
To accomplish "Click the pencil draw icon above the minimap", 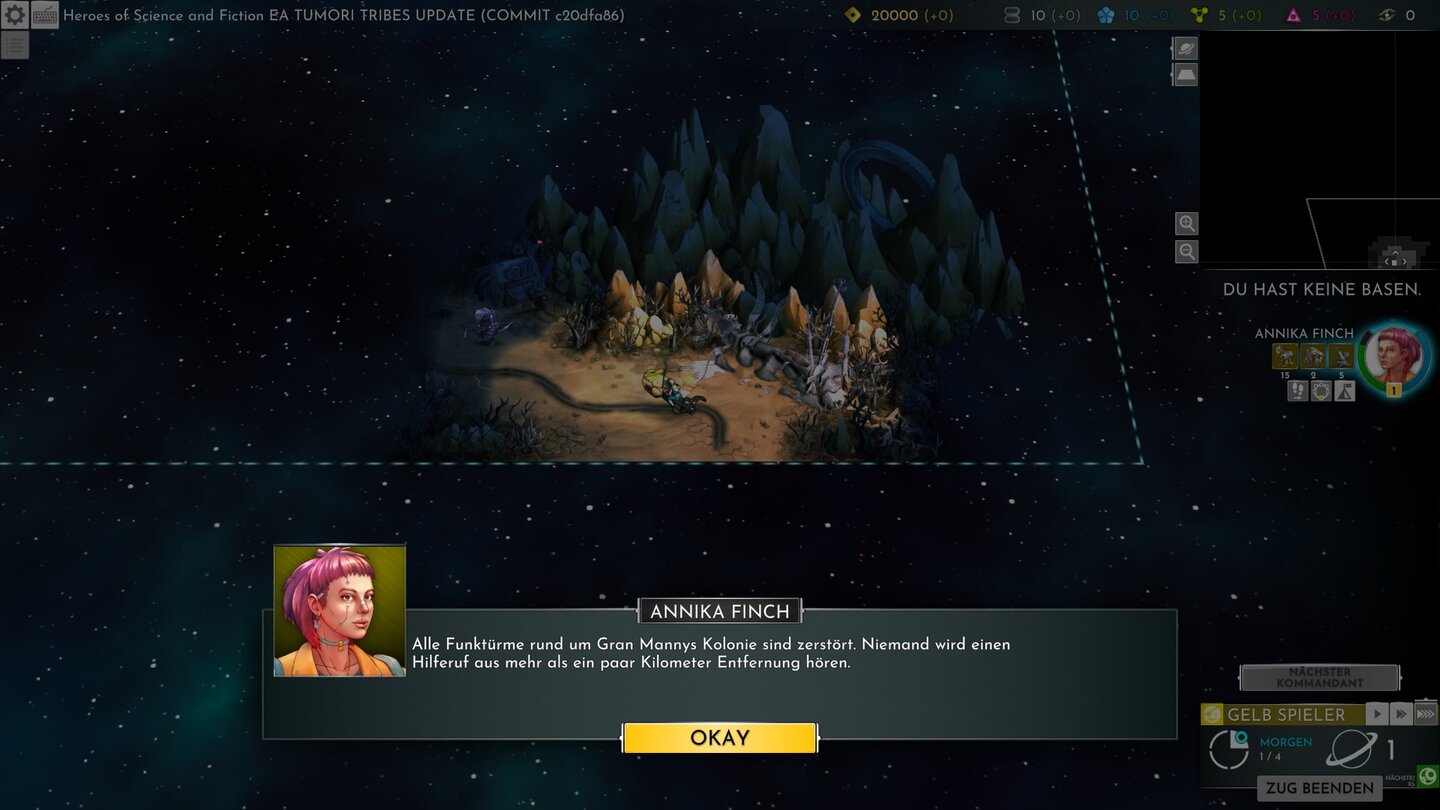I will [x=1184, y=47].
